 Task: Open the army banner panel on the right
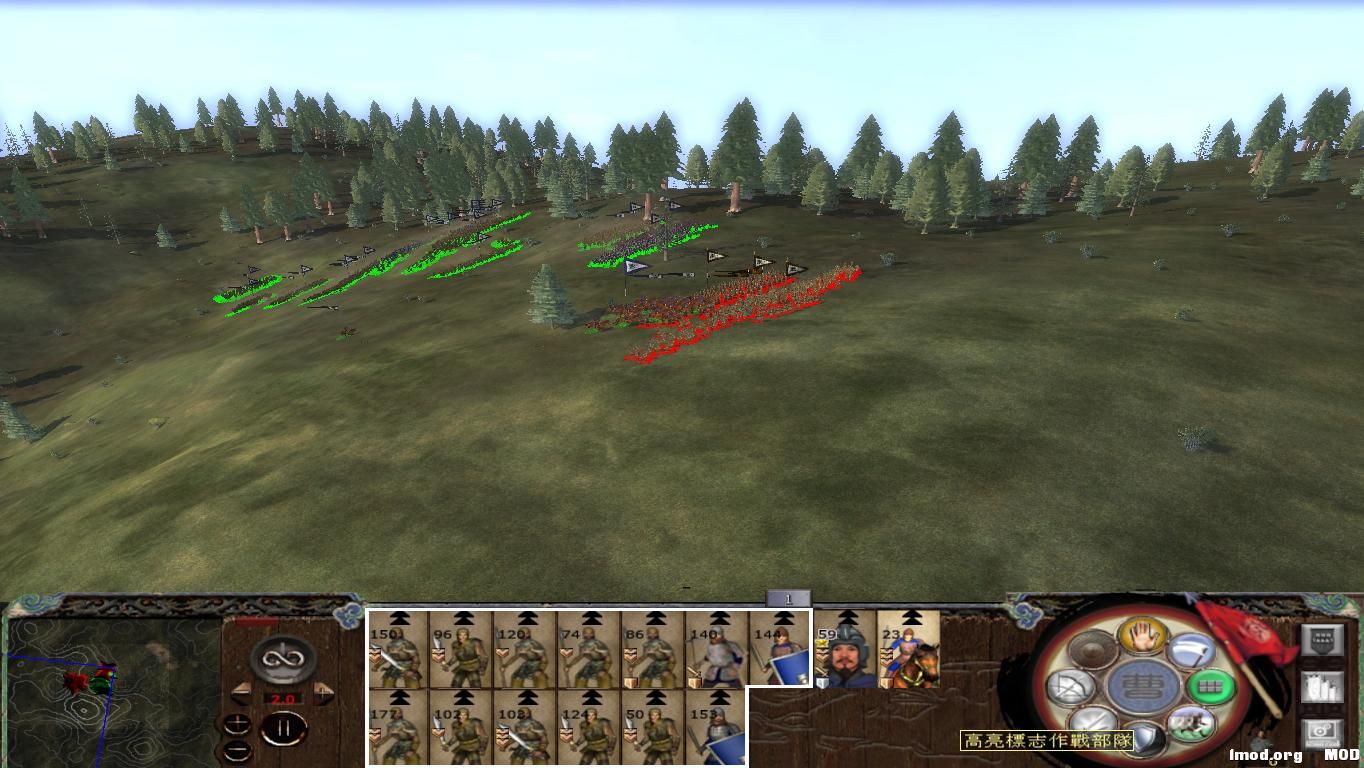tap(1321, 639)
